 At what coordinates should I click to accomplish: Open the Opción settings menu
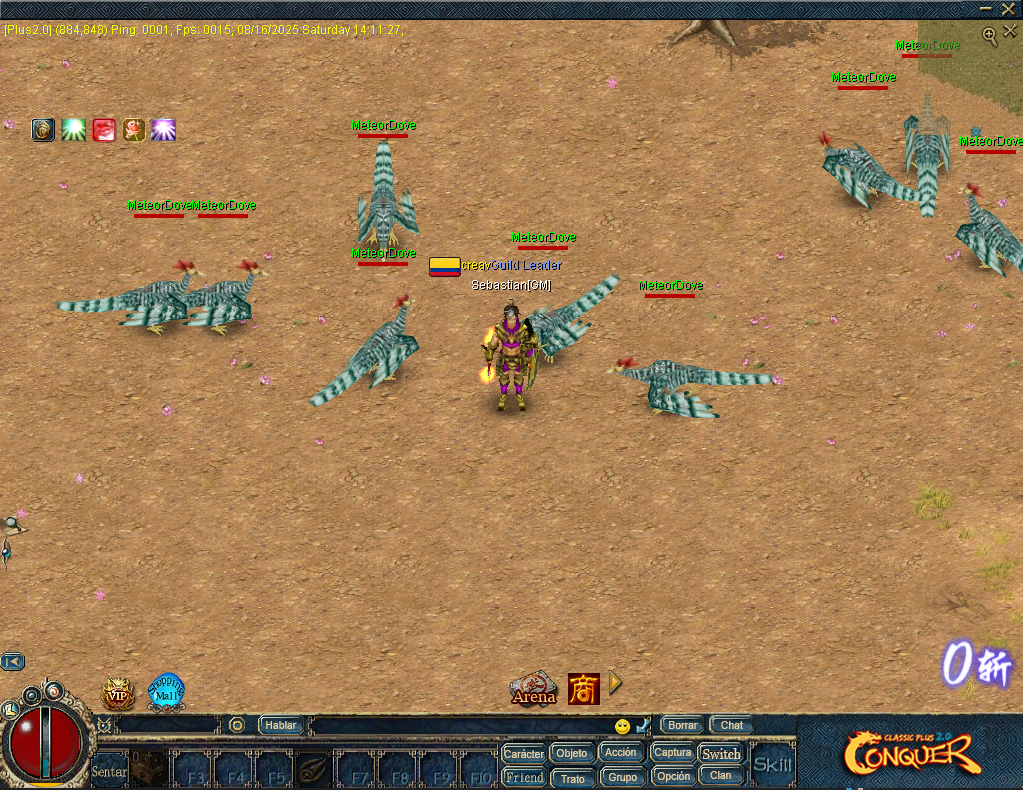click(673, 776)
